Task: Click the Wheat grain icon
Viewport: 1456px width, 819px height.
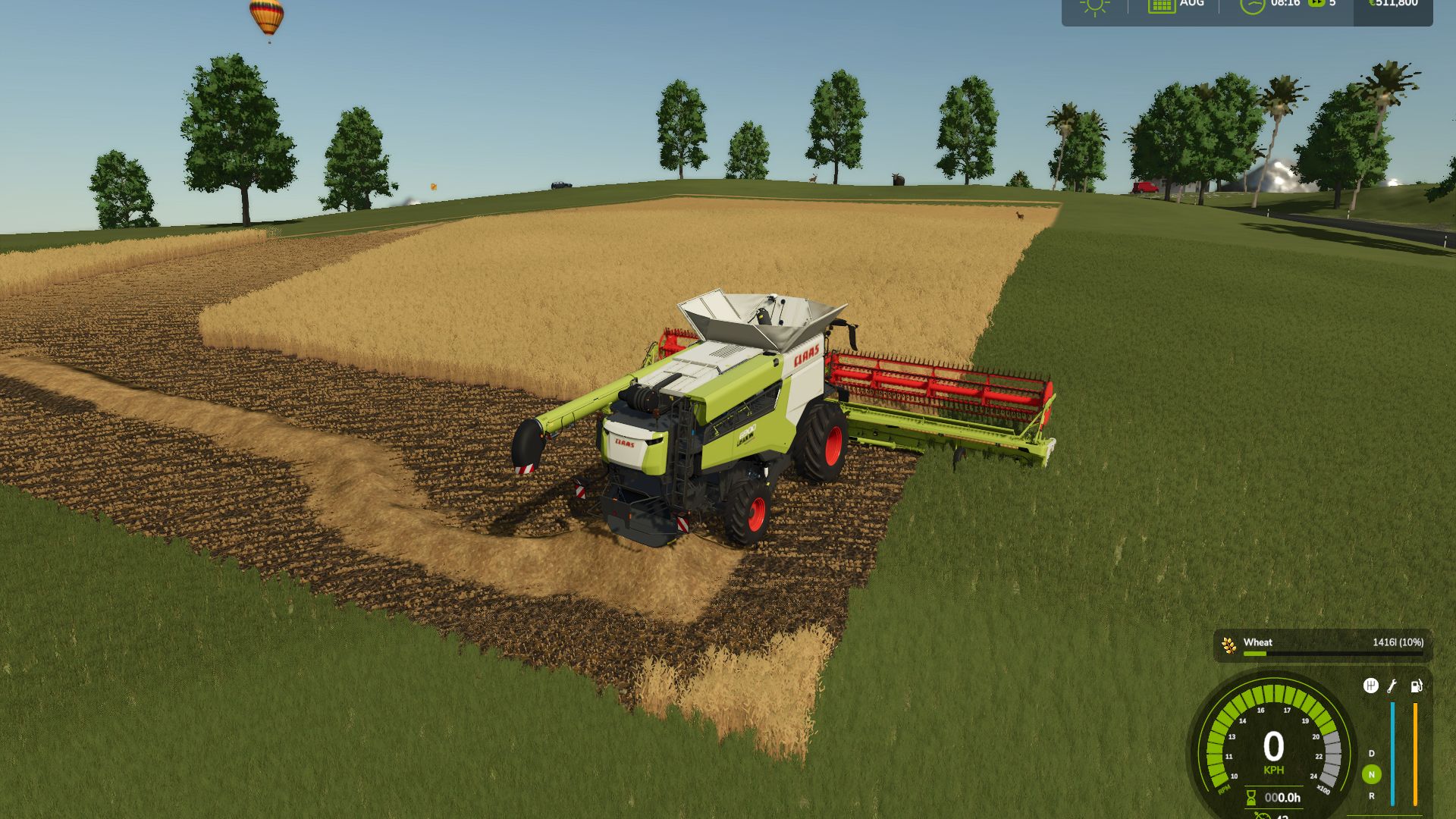Action: click(x=1228, y=645)
